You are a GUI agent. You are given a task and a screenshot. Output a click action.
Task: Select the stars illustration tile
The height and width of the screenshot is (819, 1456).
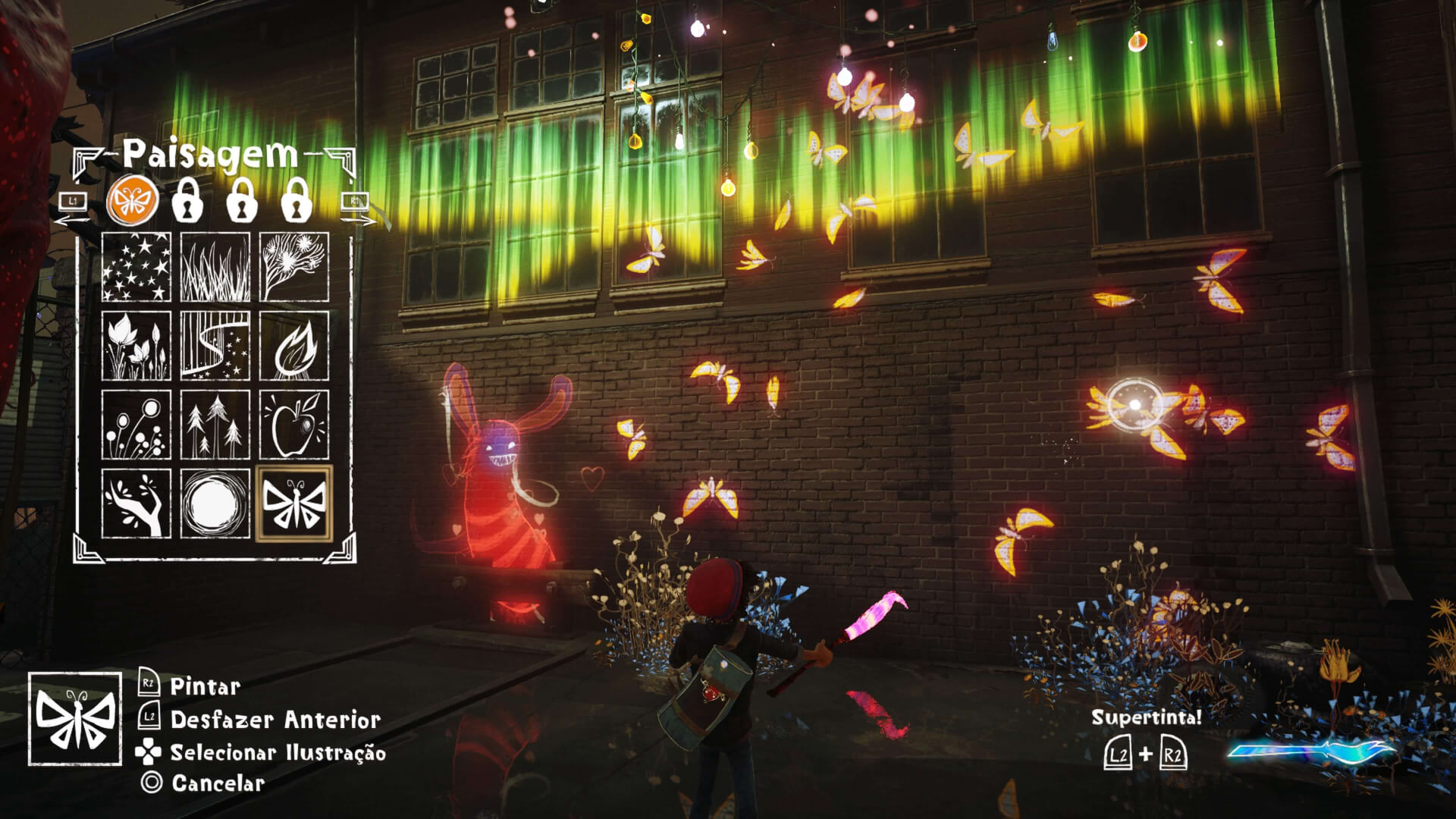(136, 268)
